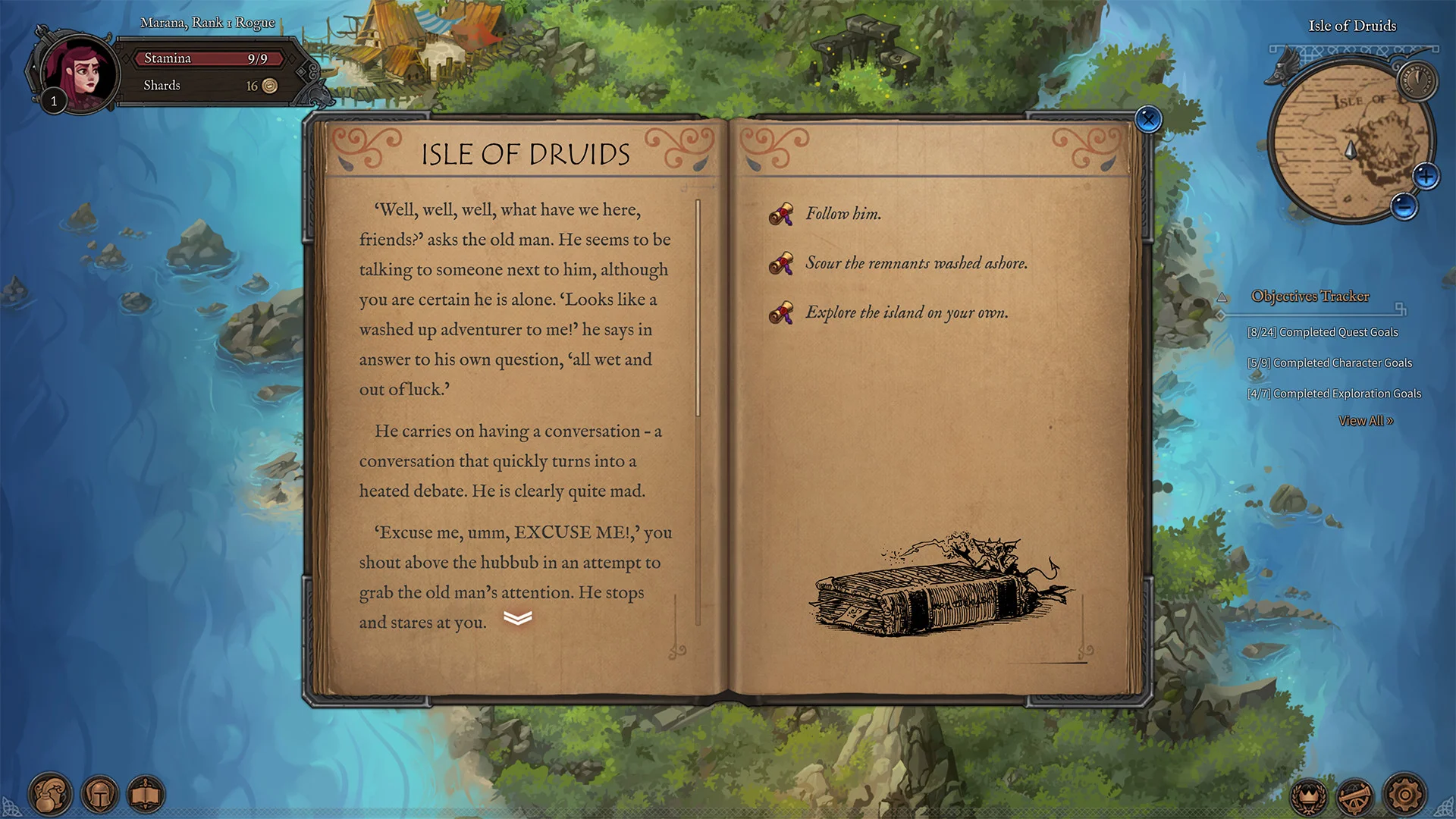This screenshot has width=1456, height=819.
Task: Open the journal book icon
Action: [150, 794]
